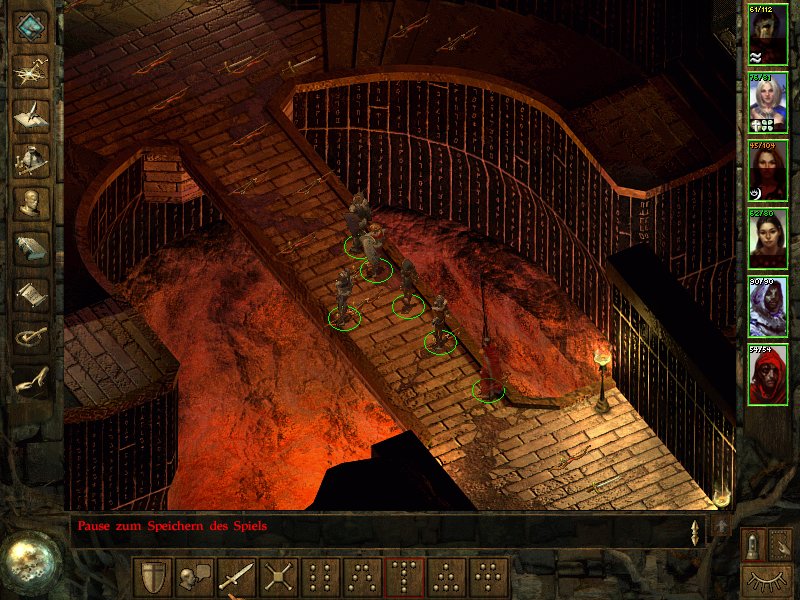This screenshot has width=800, height=600.
Task: Open the inventory screen
Action: point(32,159)
